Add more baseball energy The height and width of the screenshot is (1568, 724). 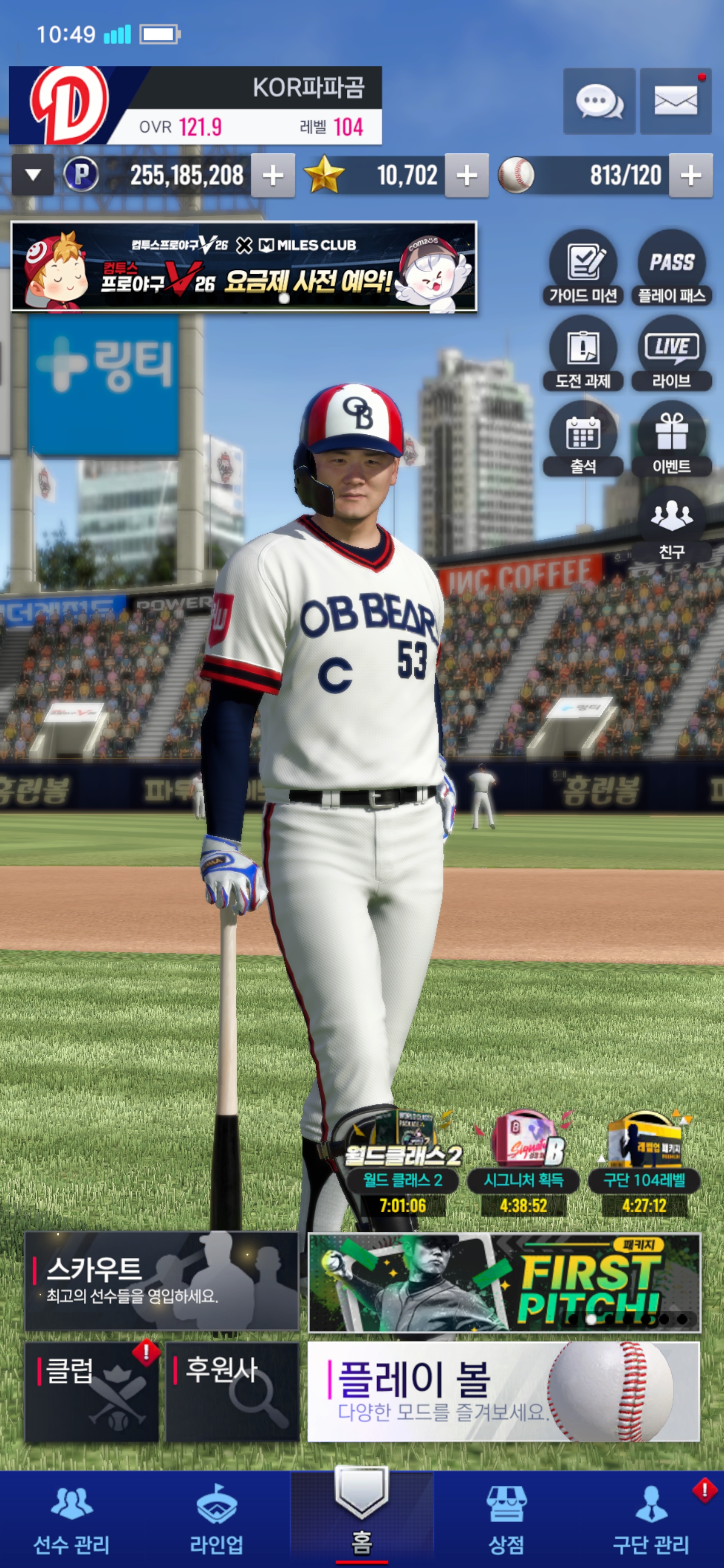tap(690, 176)
